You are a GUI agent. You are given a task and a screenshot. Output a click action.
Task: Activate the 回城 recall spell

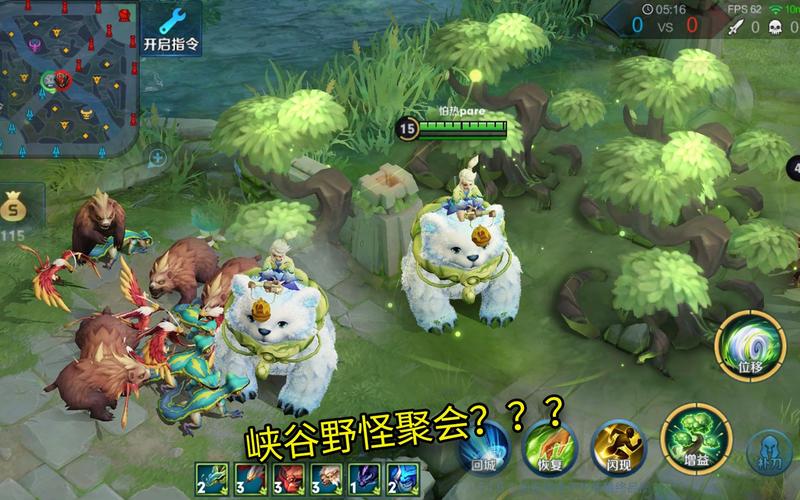(x=481, y=449)
